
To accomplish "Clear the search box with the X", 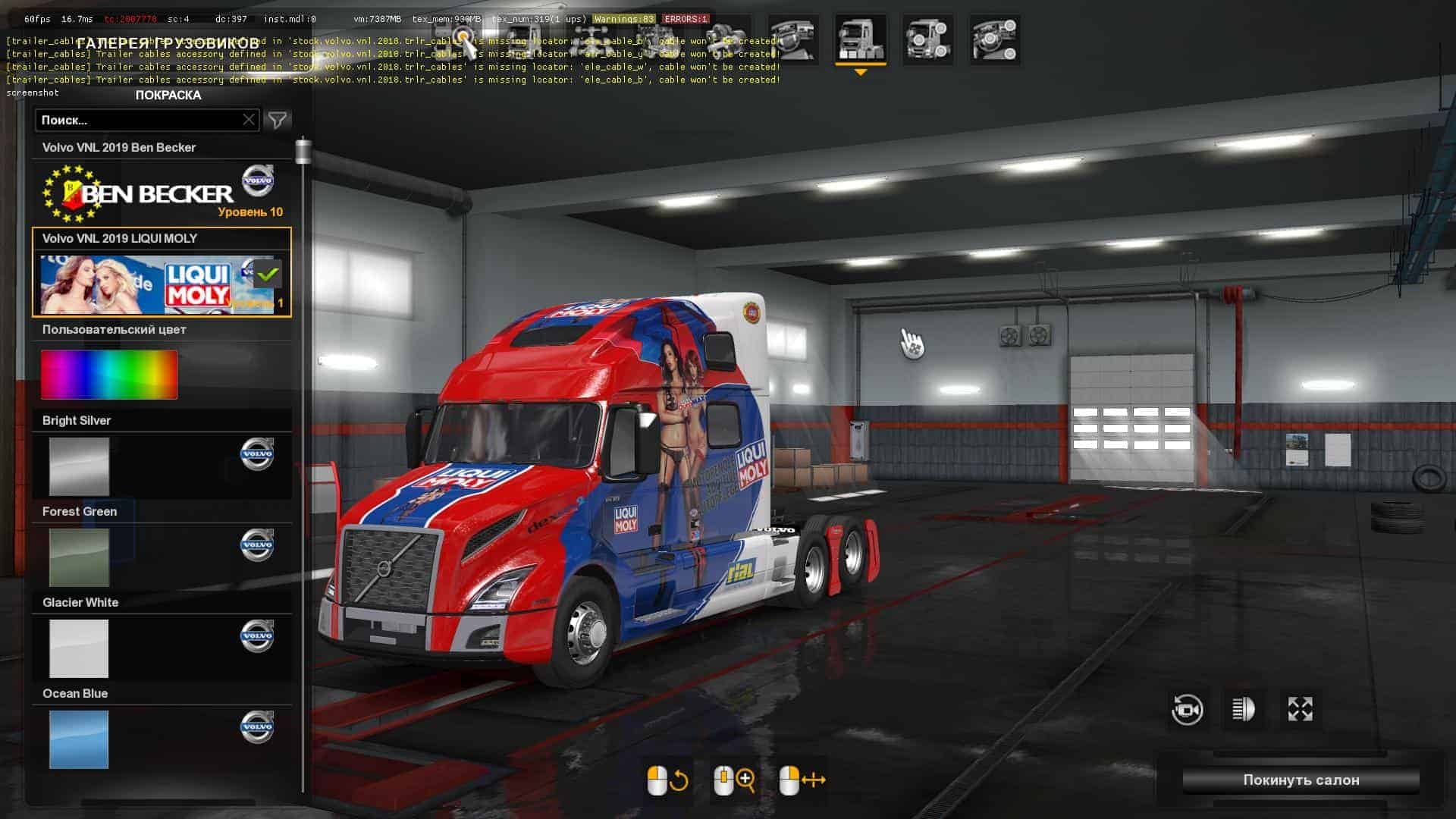I will tap(249, 120).
